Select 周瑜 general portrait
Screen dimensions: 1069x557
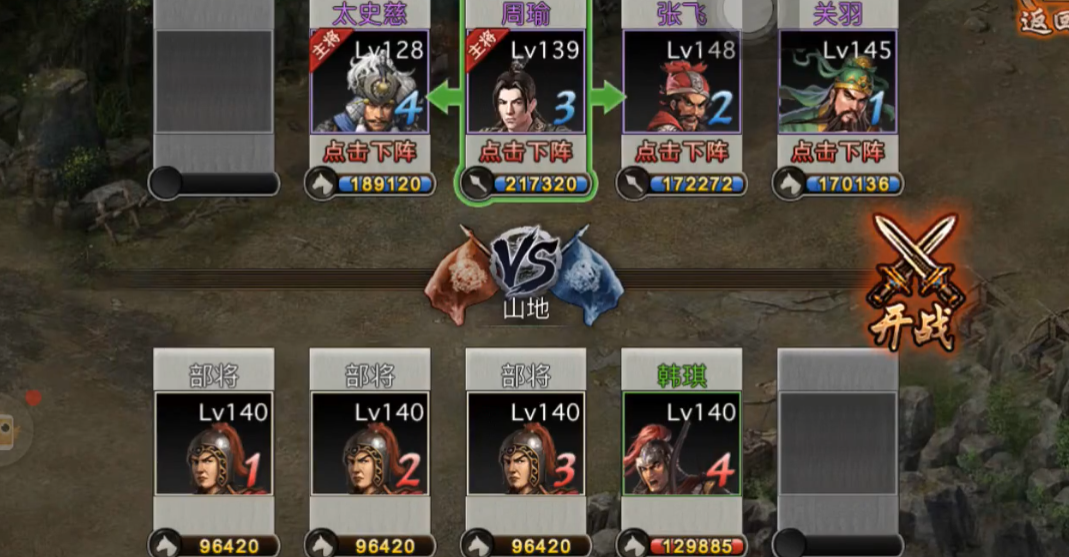(x=526, y=82)
